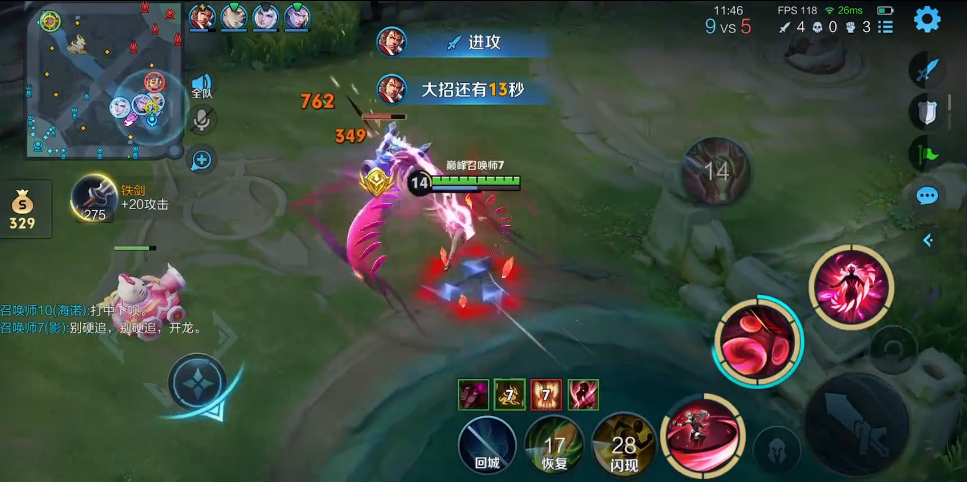This screenshot has height=482, width=967.
Task: Cast the red slash skill
Action: click(701, 435)
